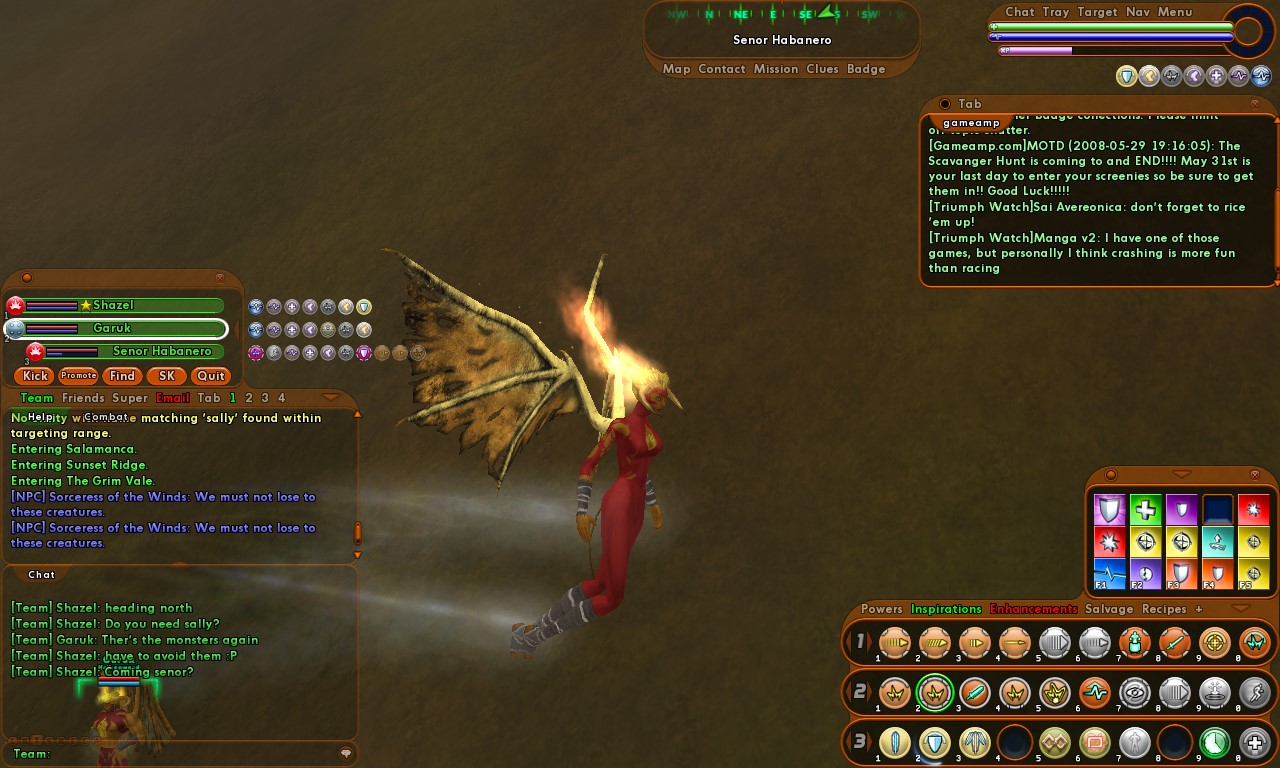The width and height of the screenshot is (1280, 768).
Task: Click the Team chat input field
Action: pos(190,754)
